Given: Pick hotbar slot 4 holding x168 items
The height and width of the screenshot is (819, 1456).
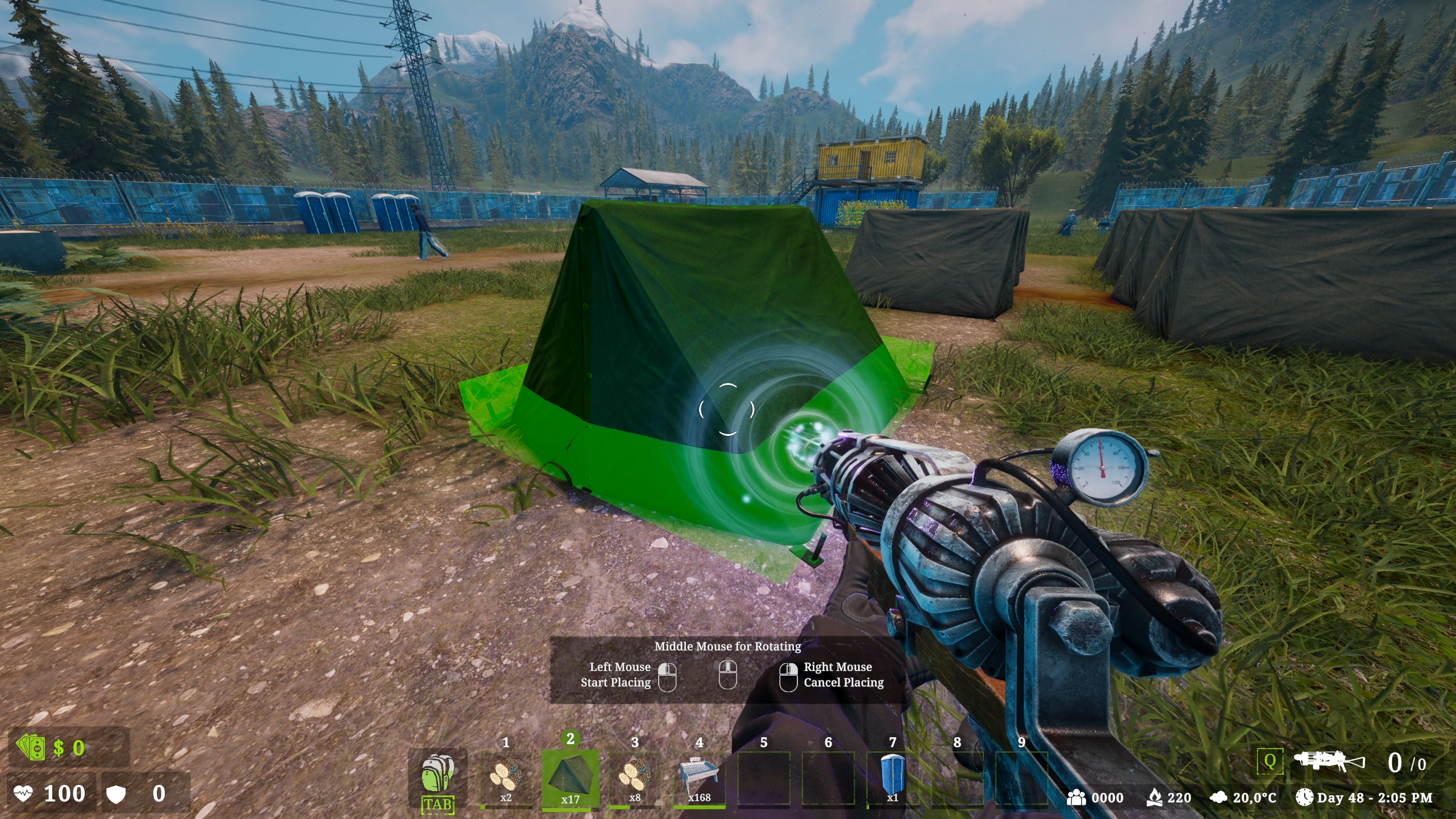Looking at the screenshot, I should [x=699, y=777].
